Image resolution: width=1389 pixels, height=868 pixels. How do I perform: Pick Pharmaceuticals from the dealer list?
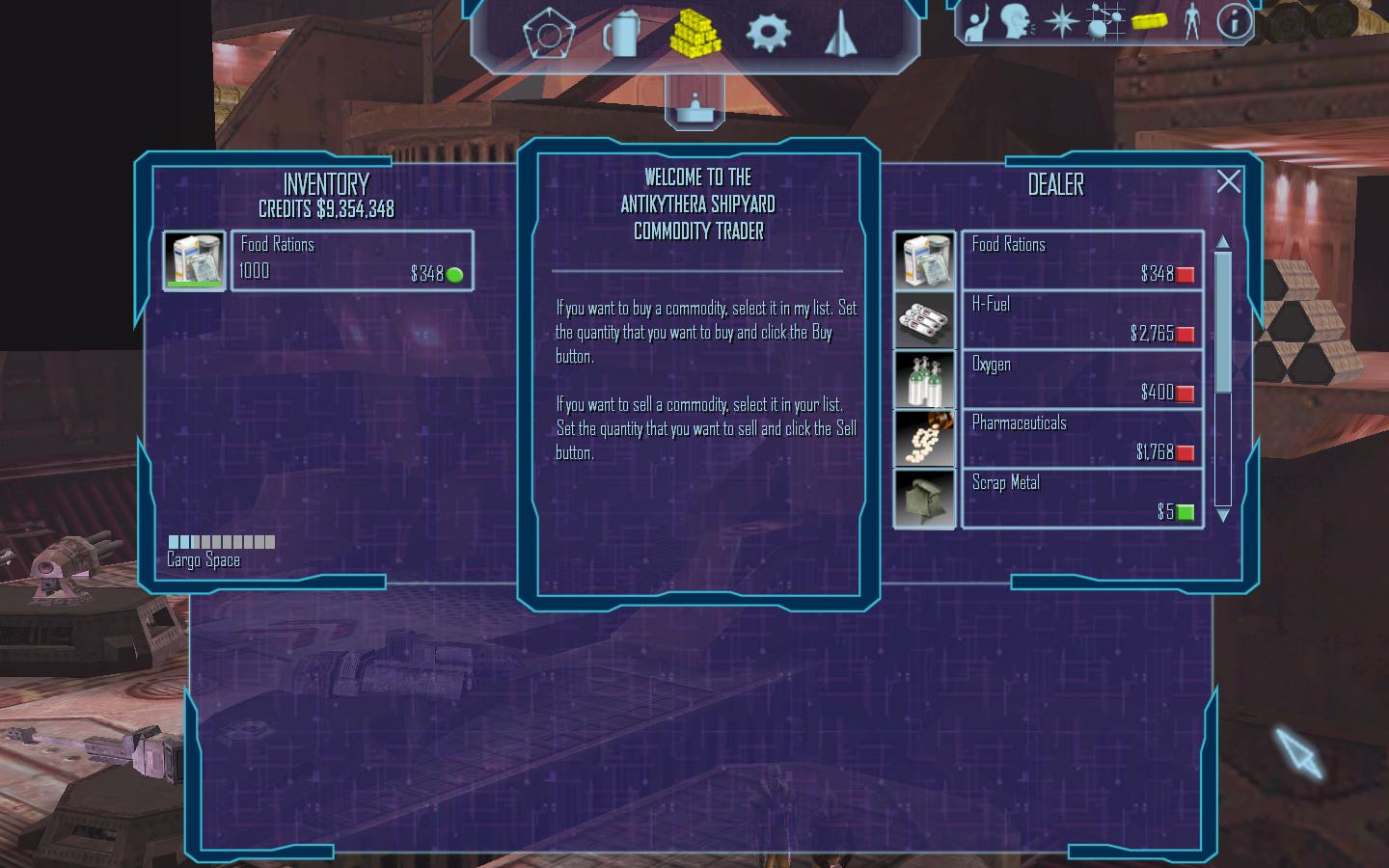click(1081, 439)
